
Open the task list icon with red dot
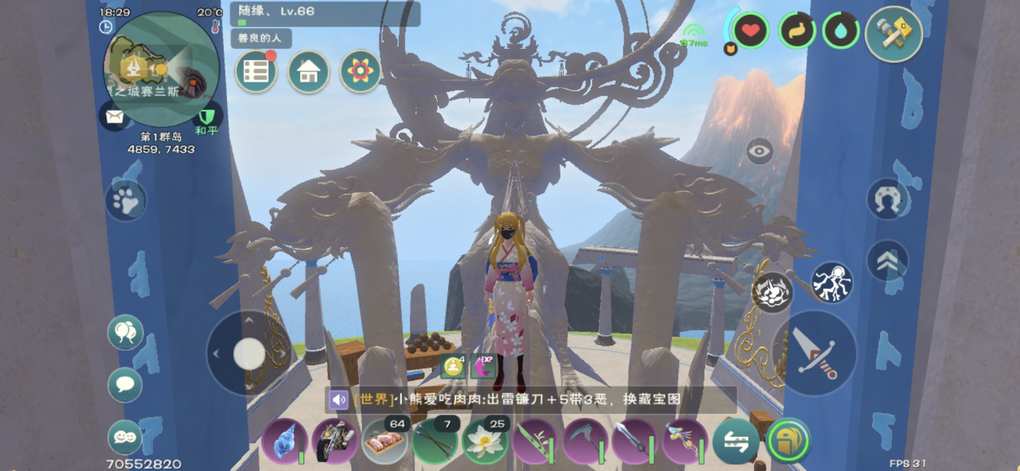tap(256, 72)
